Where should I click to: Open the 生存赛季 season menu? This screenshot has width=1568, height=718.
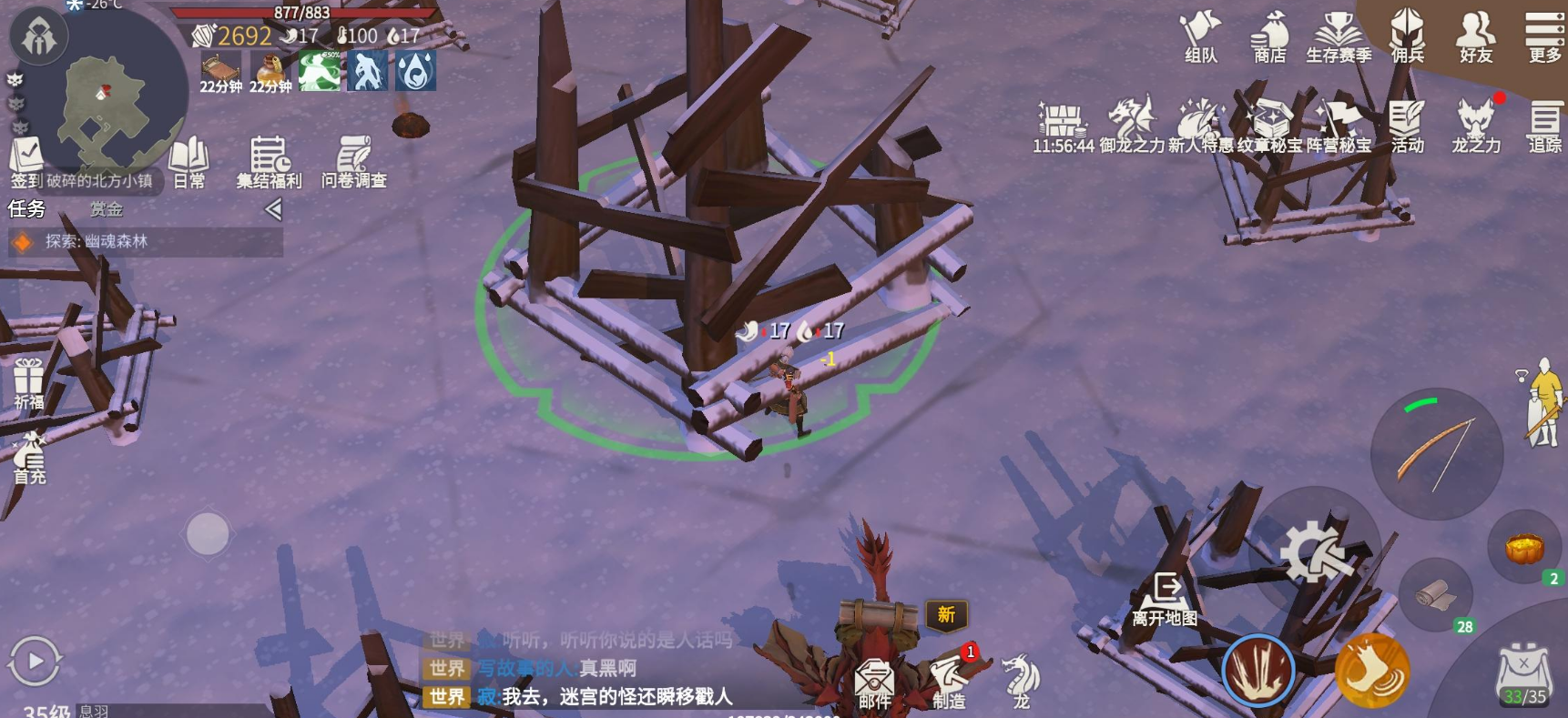(1338, 36)
